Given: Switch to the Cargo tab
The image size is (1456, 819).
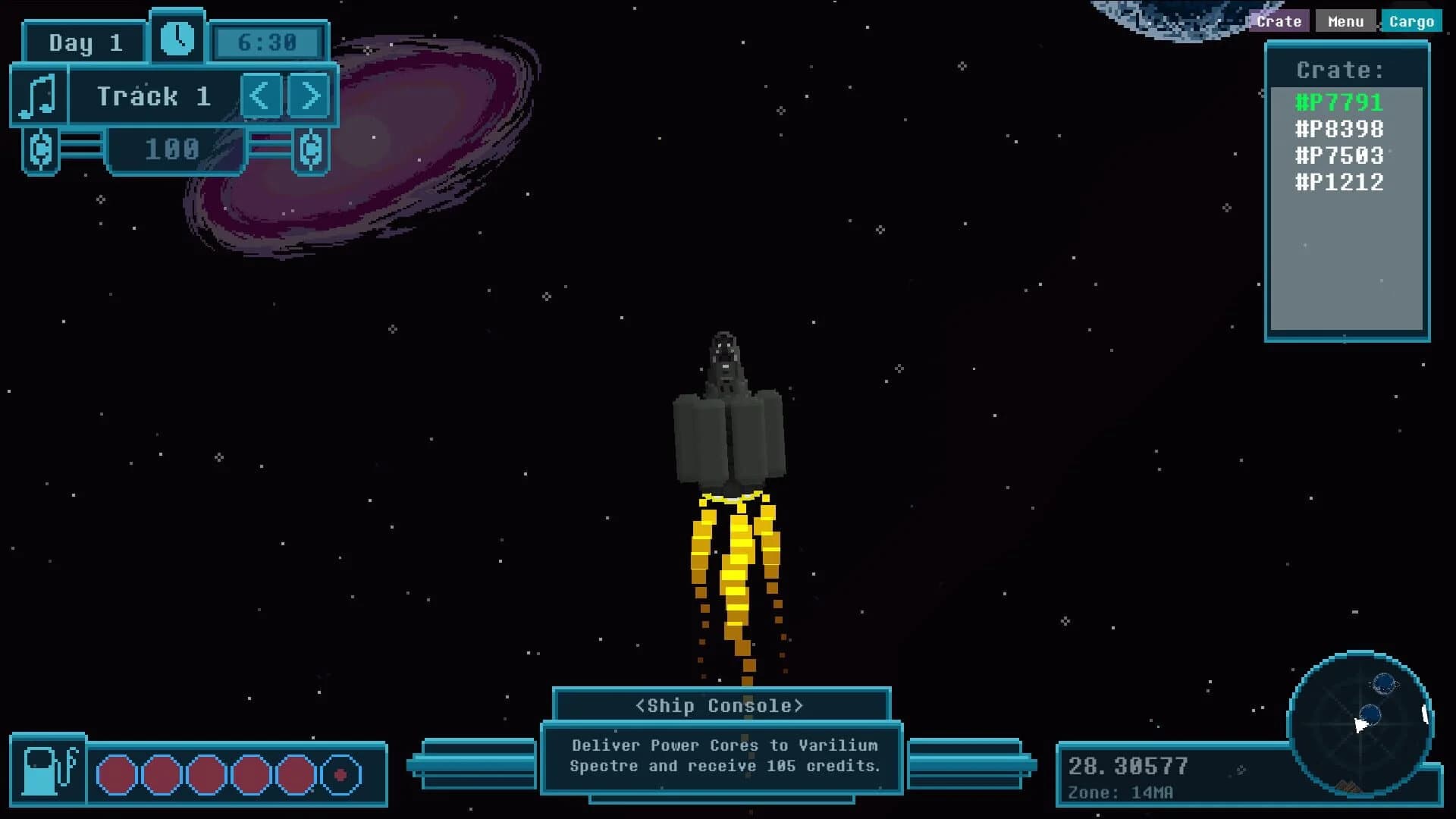Looking at the screenshot, I should click(x=1412, y=20).
